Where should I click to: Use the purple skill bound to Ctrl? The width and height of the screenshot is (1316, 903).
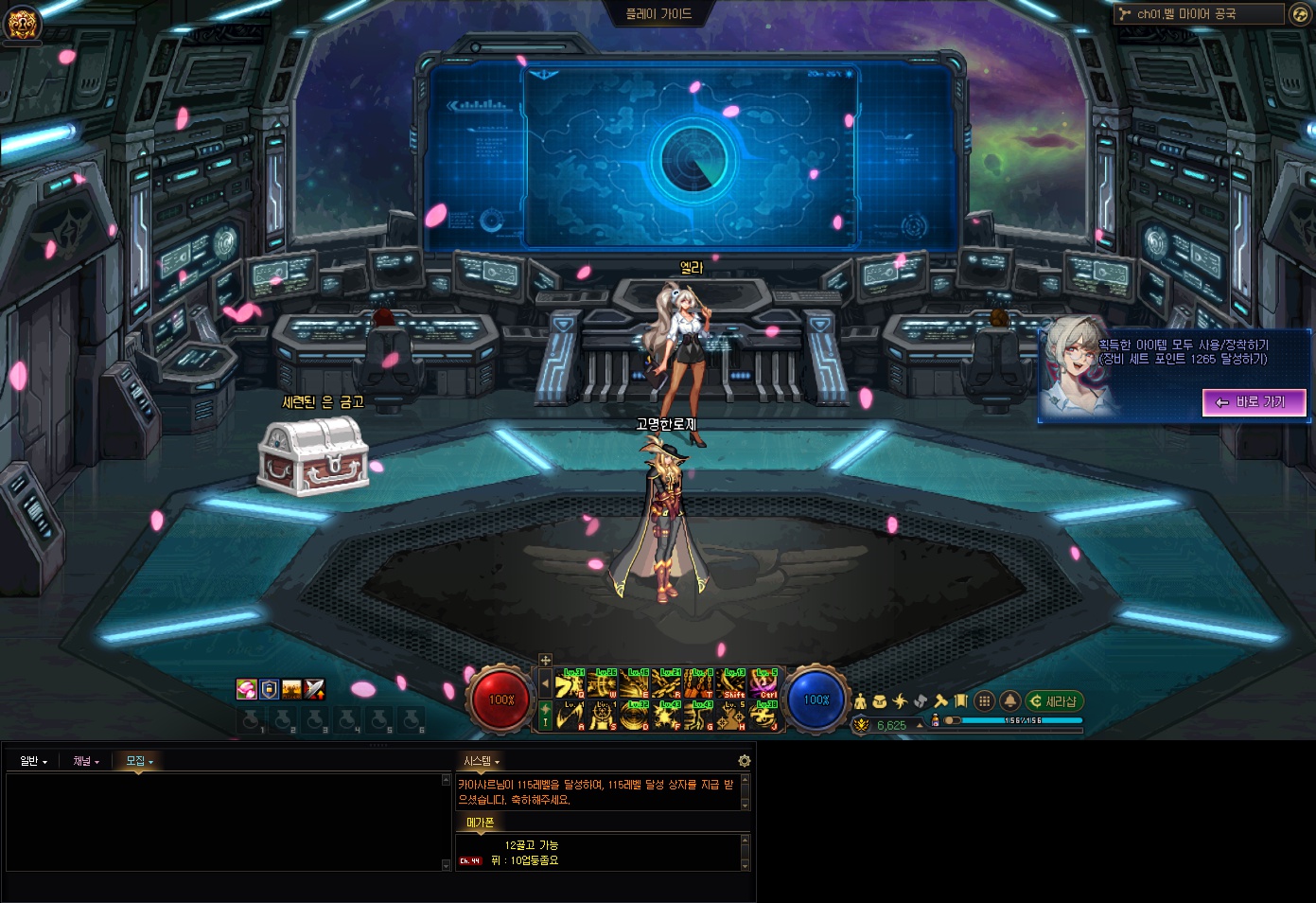point(763,683)
